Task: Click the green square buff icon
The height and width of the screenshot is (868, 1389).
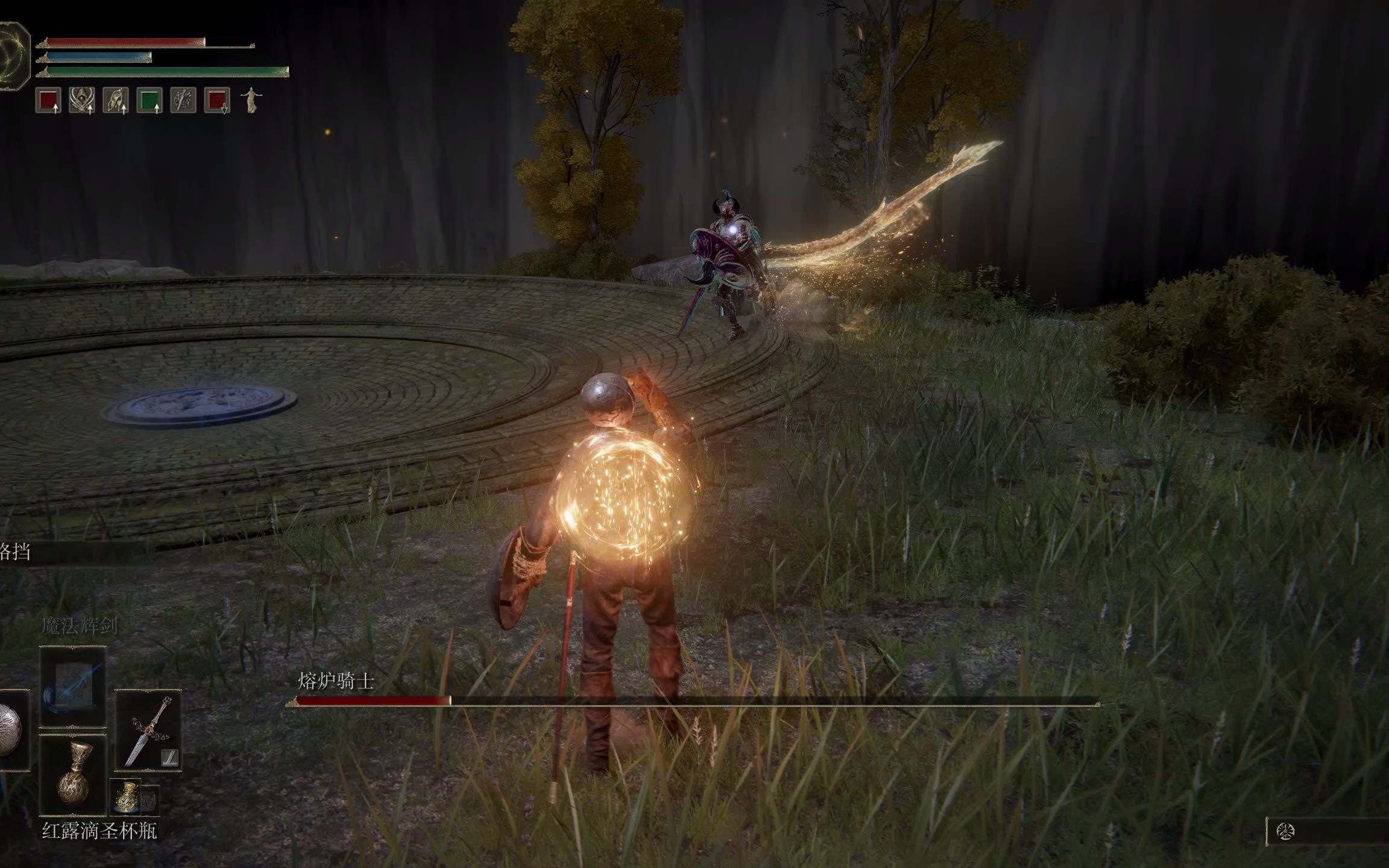Action: [149, 101]
